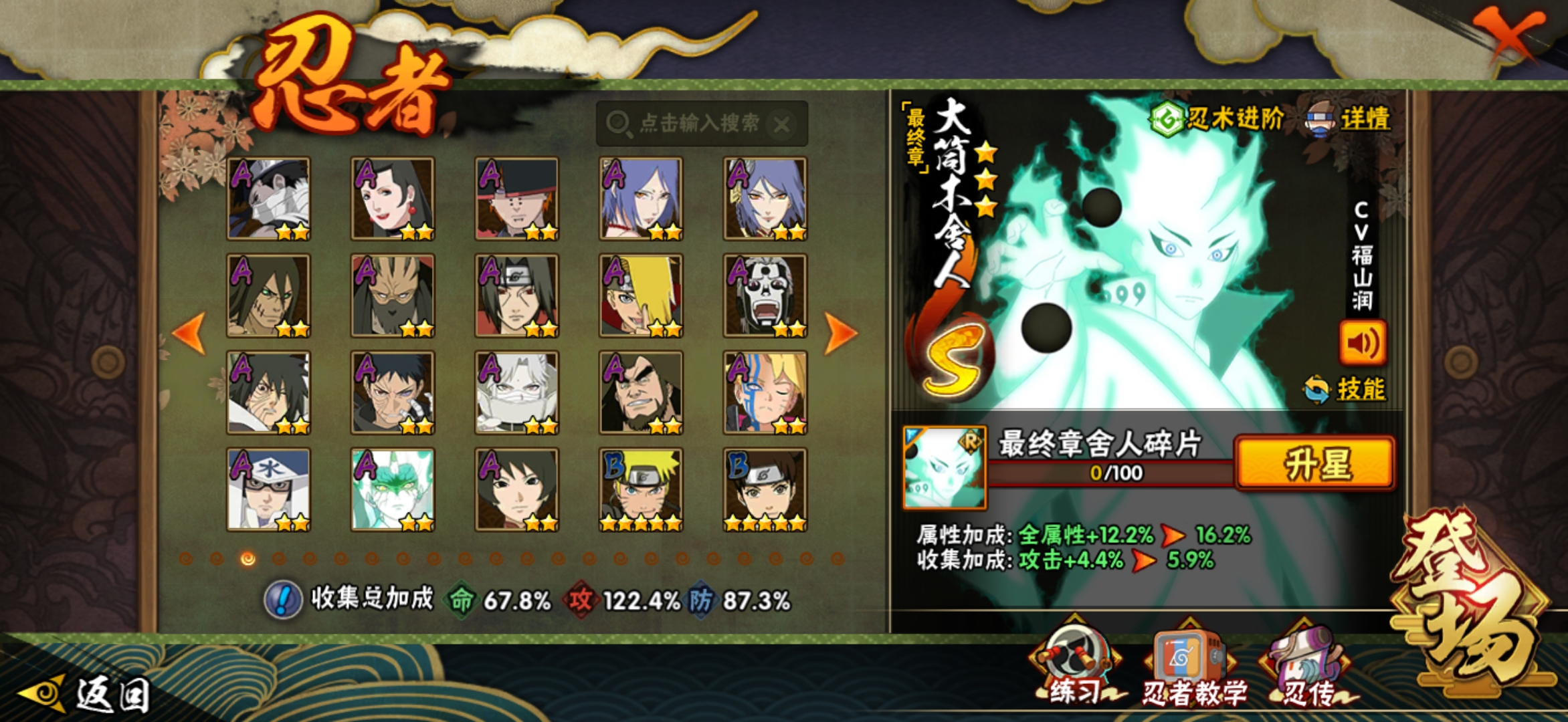Return with the 返回 back button
This screenshot has height=722, width=1568.
click(87, 694)
